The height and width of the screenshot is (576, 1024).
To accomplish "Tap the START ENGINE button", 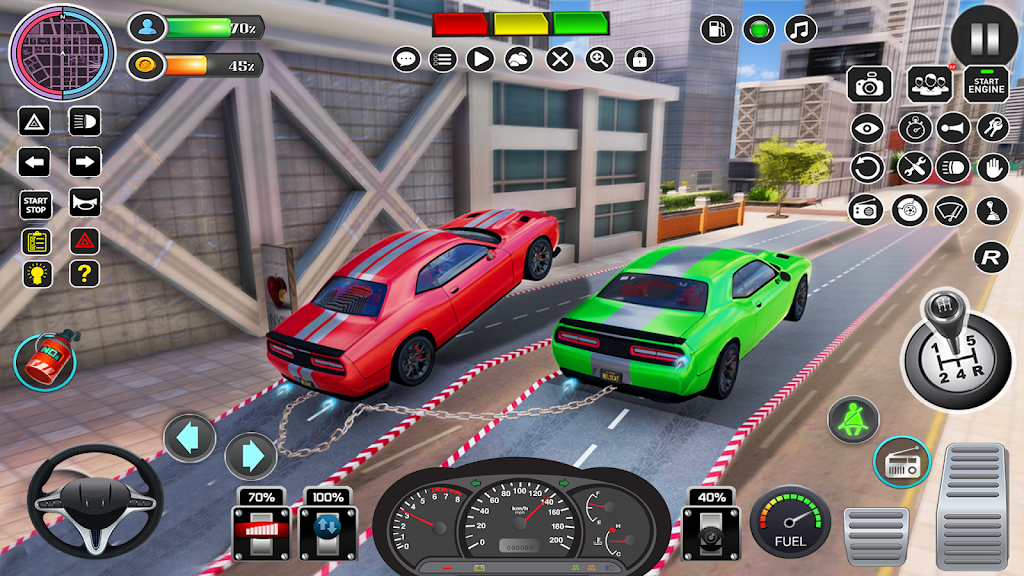I will point(986,84).
